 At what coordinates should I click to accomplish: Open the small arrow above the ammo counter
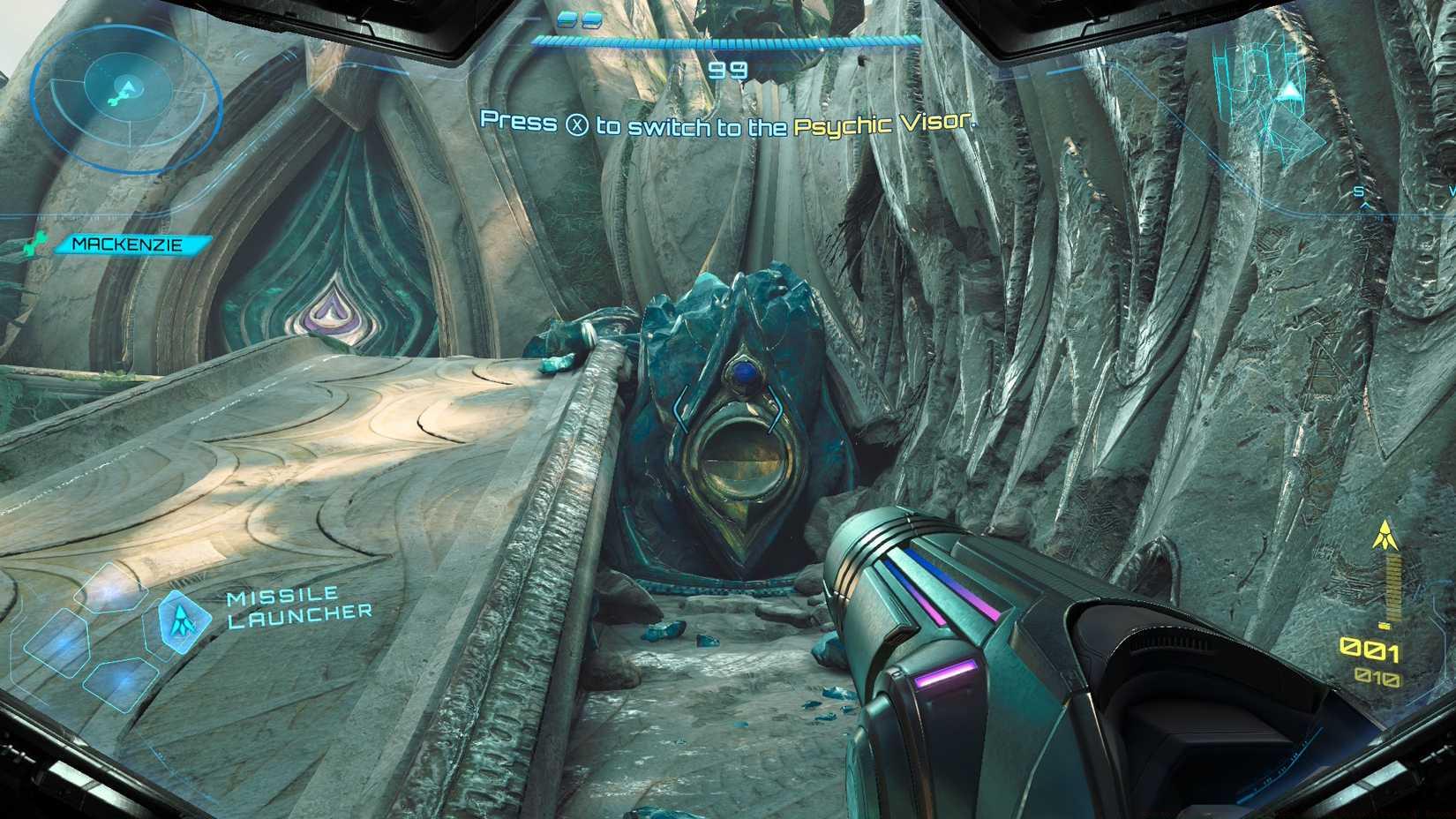1385,534
